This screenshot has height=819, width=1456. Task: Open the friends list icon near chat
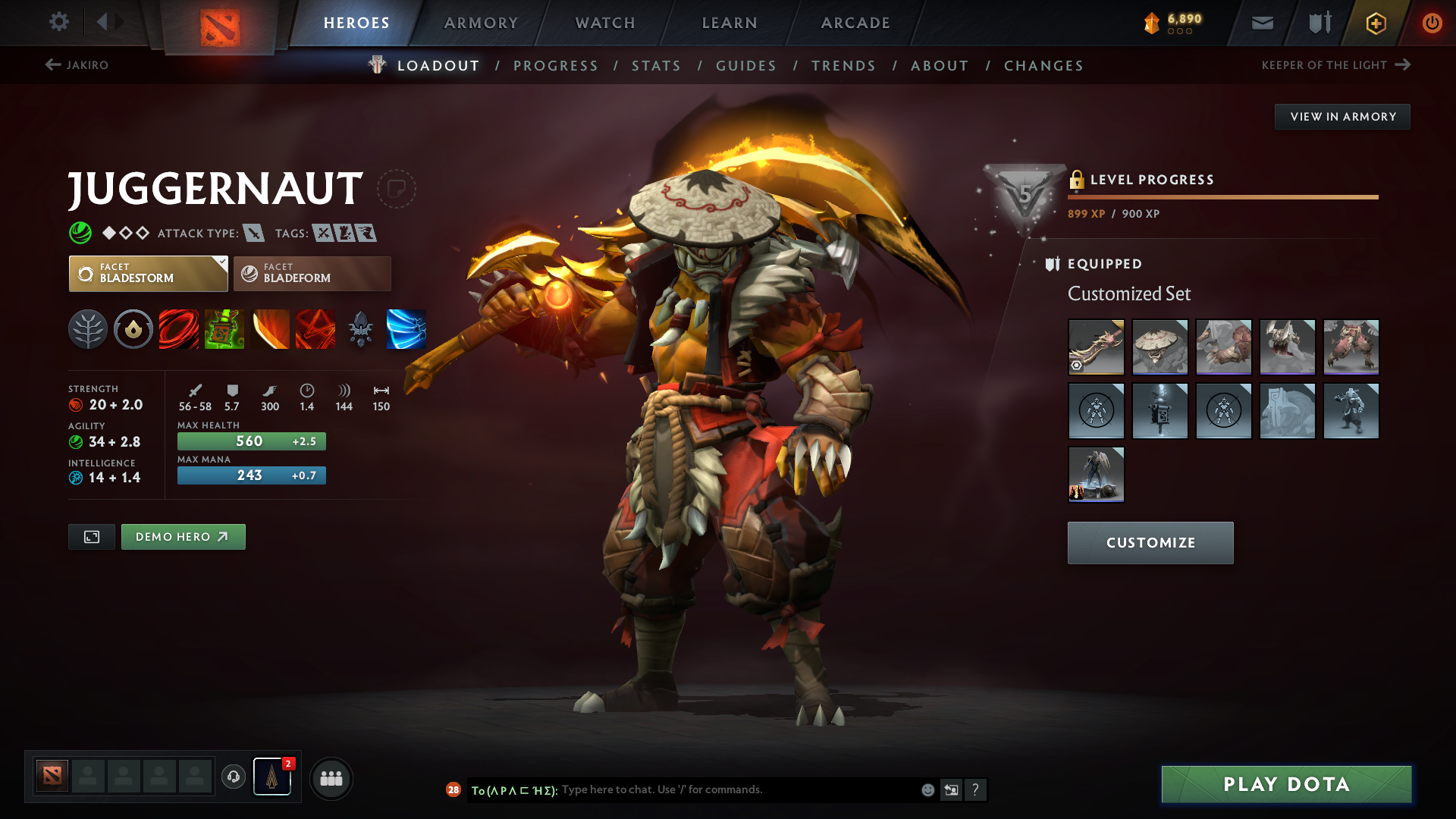pos(331,778)
